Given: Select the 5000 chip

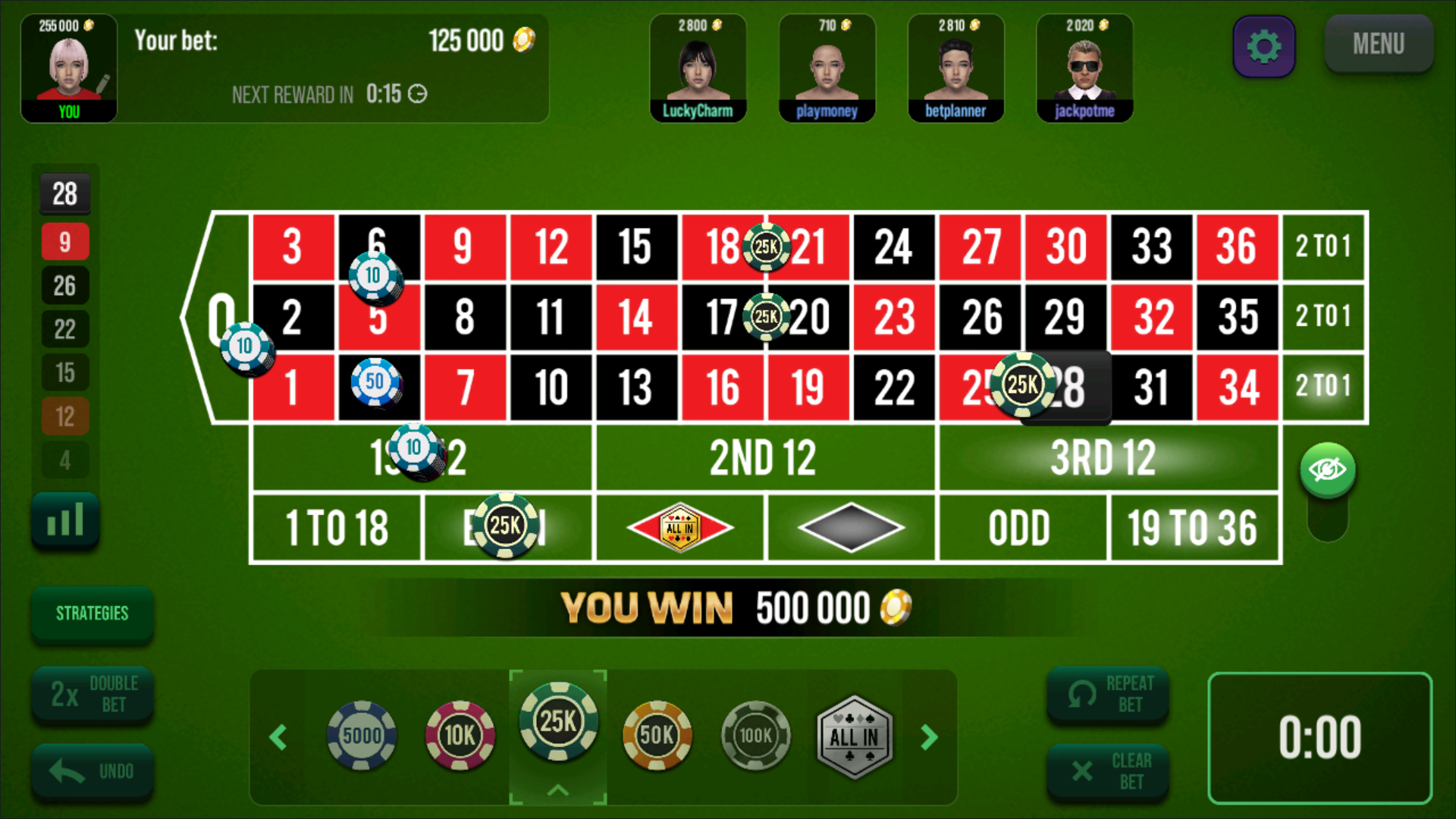Looking at the screenshot, I should [362, 736].
